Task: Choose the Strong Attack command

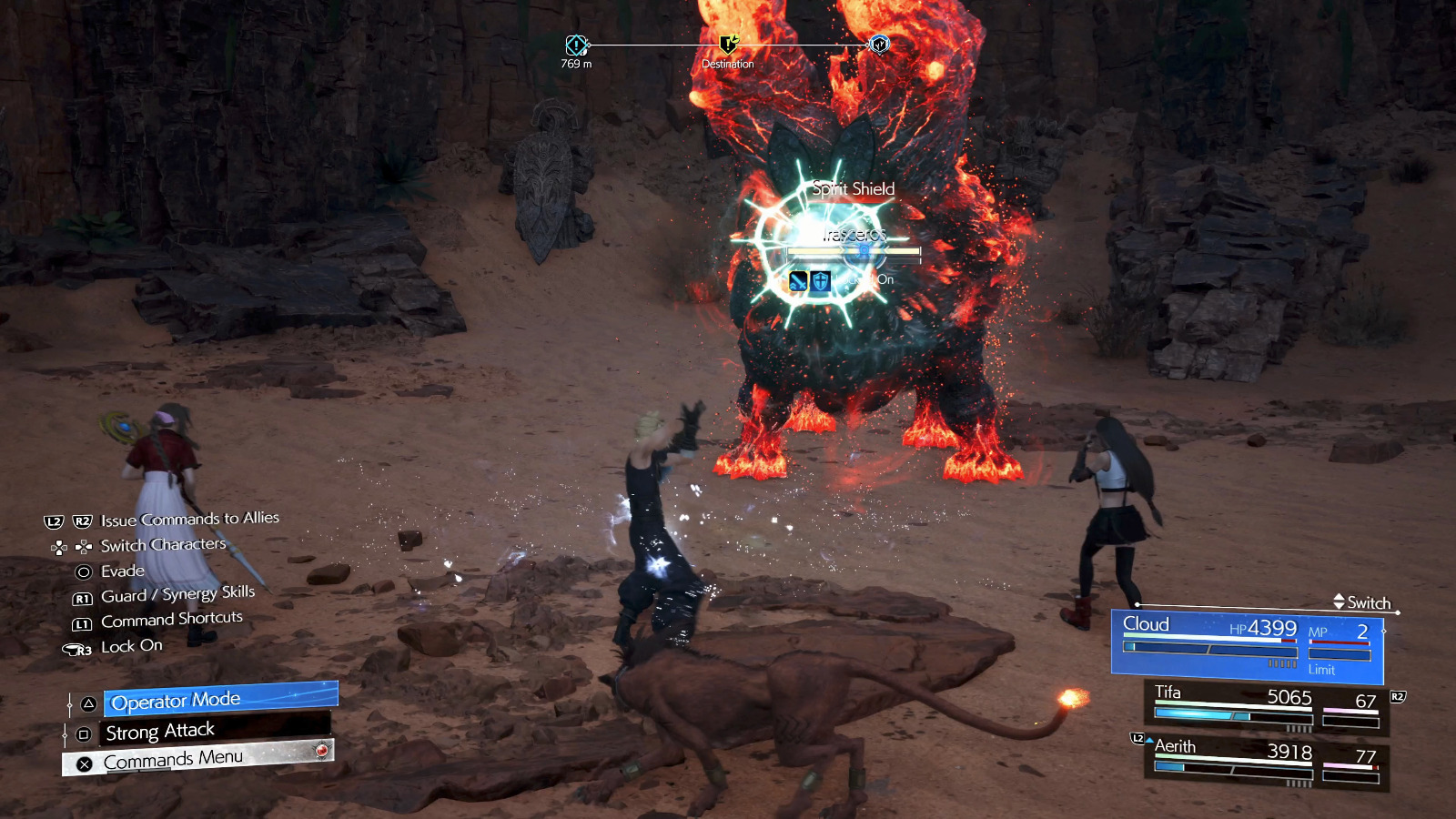Action: (x=215, y=731)
